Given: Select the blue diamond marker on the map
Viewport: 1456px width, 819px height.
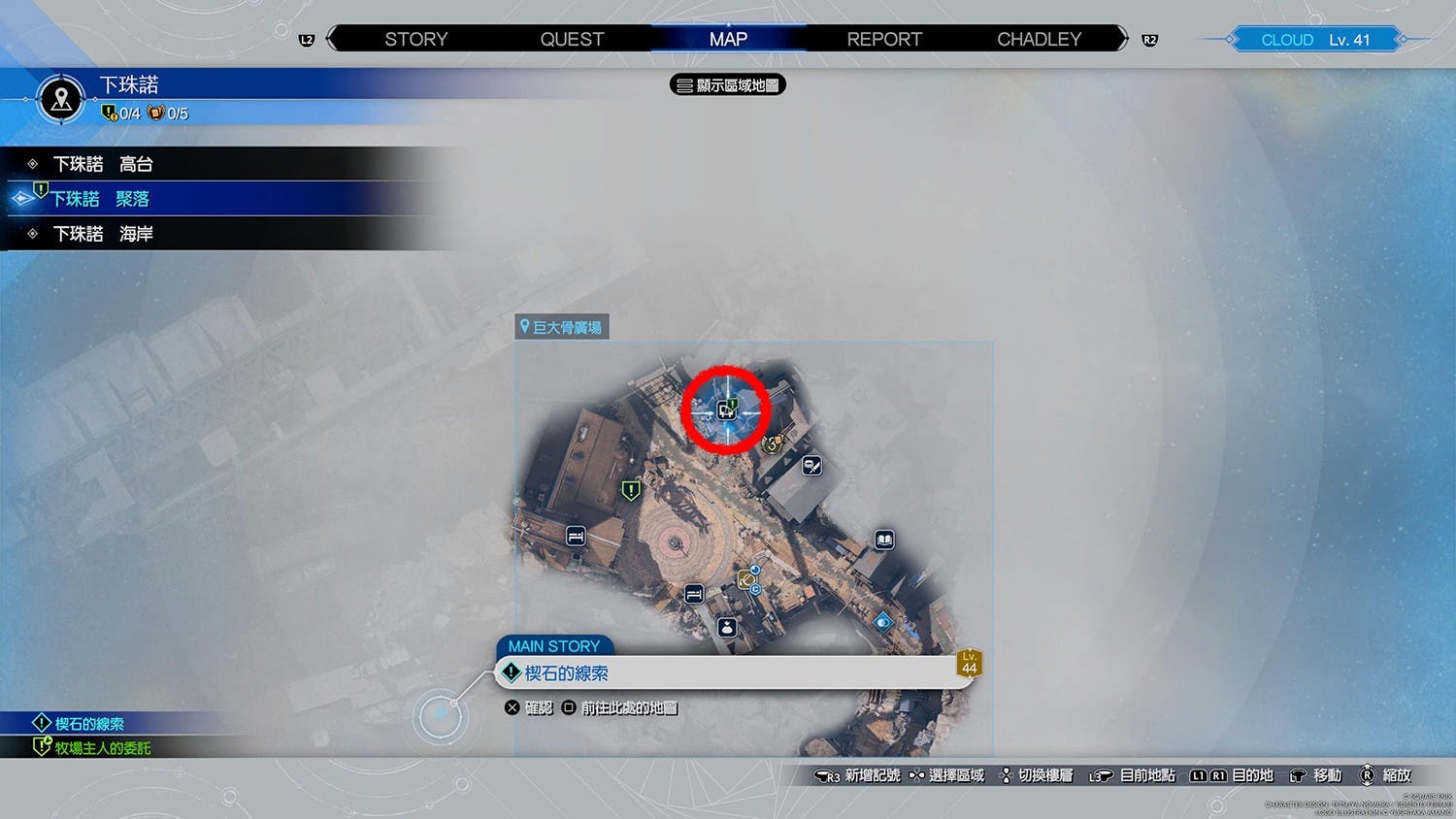Looking at the screenshot, I should tap(882, 622).
